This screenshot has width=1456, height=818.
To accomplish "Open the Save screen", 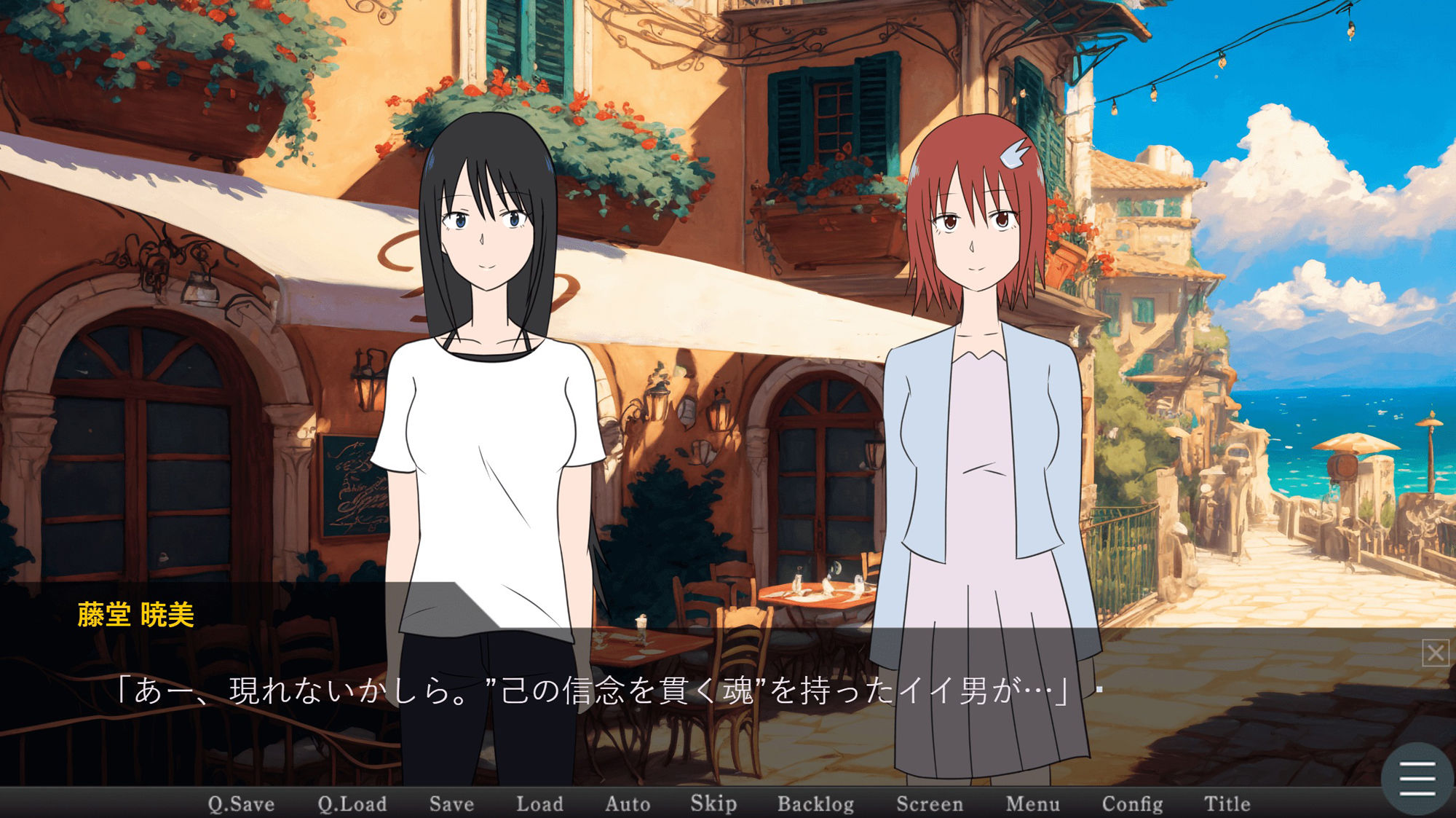I will [x=451, y=804].
